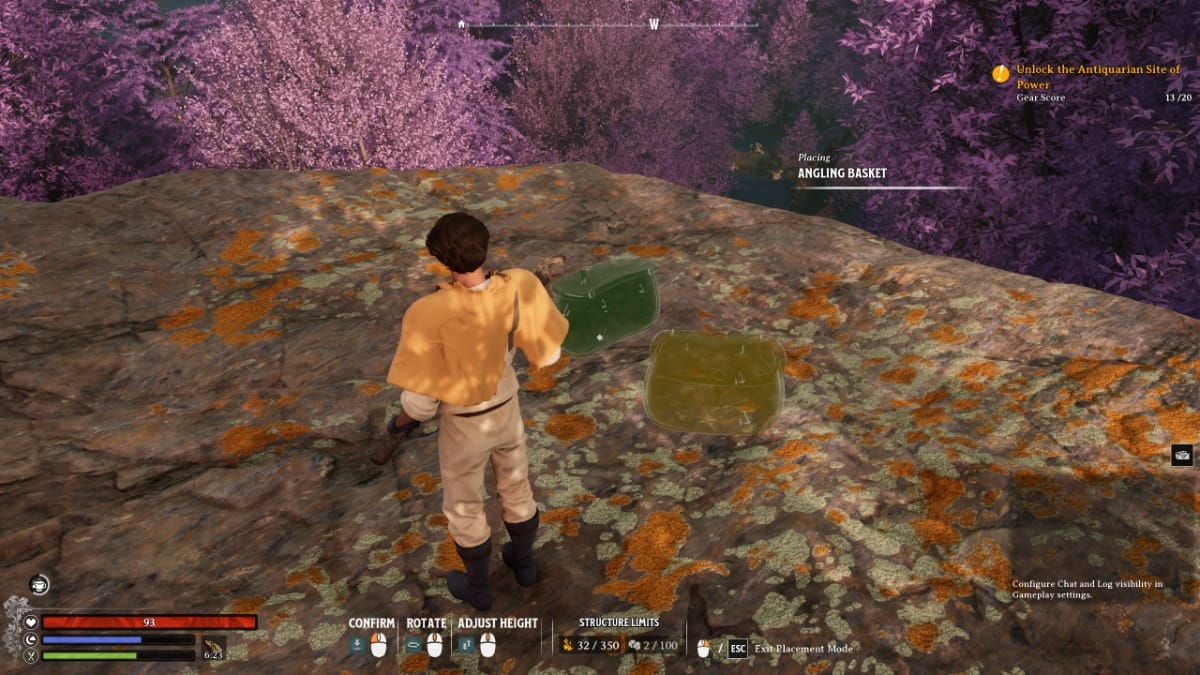1200x675 pixels.
Task: Click the compass bar's W marker
Action: tap(654, 24)
